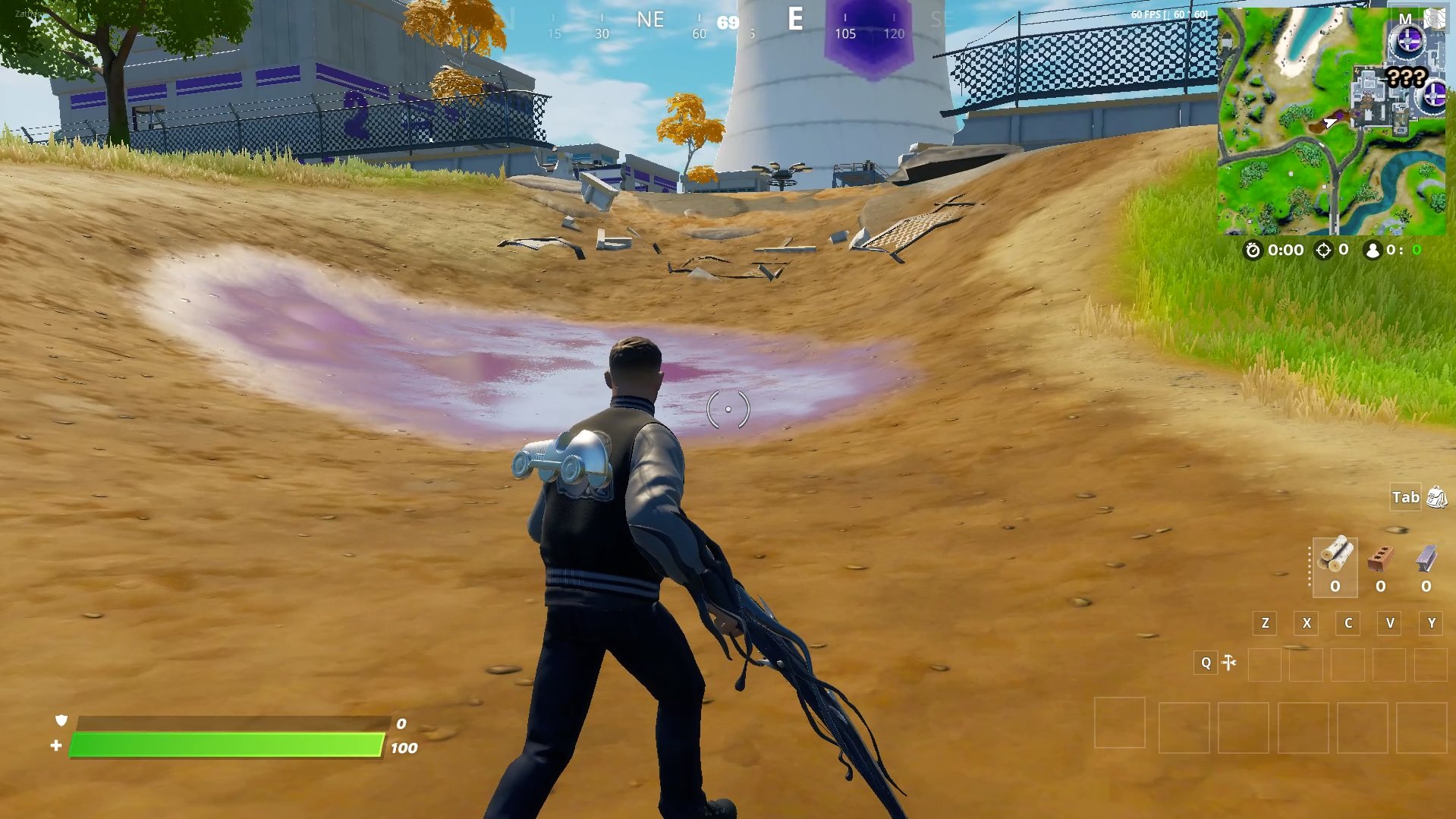The width and height of the screenshot is (1456, 819).
Task: Click the eliminations crosshair icon
Action: point(1325,250)
